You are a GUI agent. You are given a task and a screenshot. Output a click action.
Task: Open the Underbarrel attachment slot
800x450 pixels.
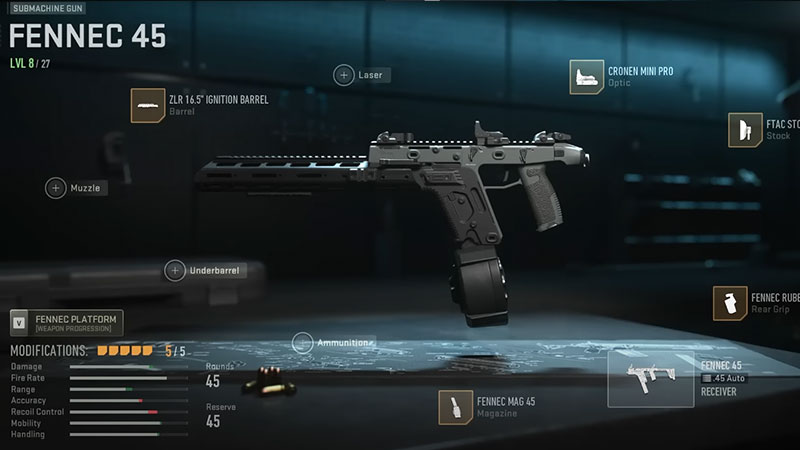click(x=175, y=270)
